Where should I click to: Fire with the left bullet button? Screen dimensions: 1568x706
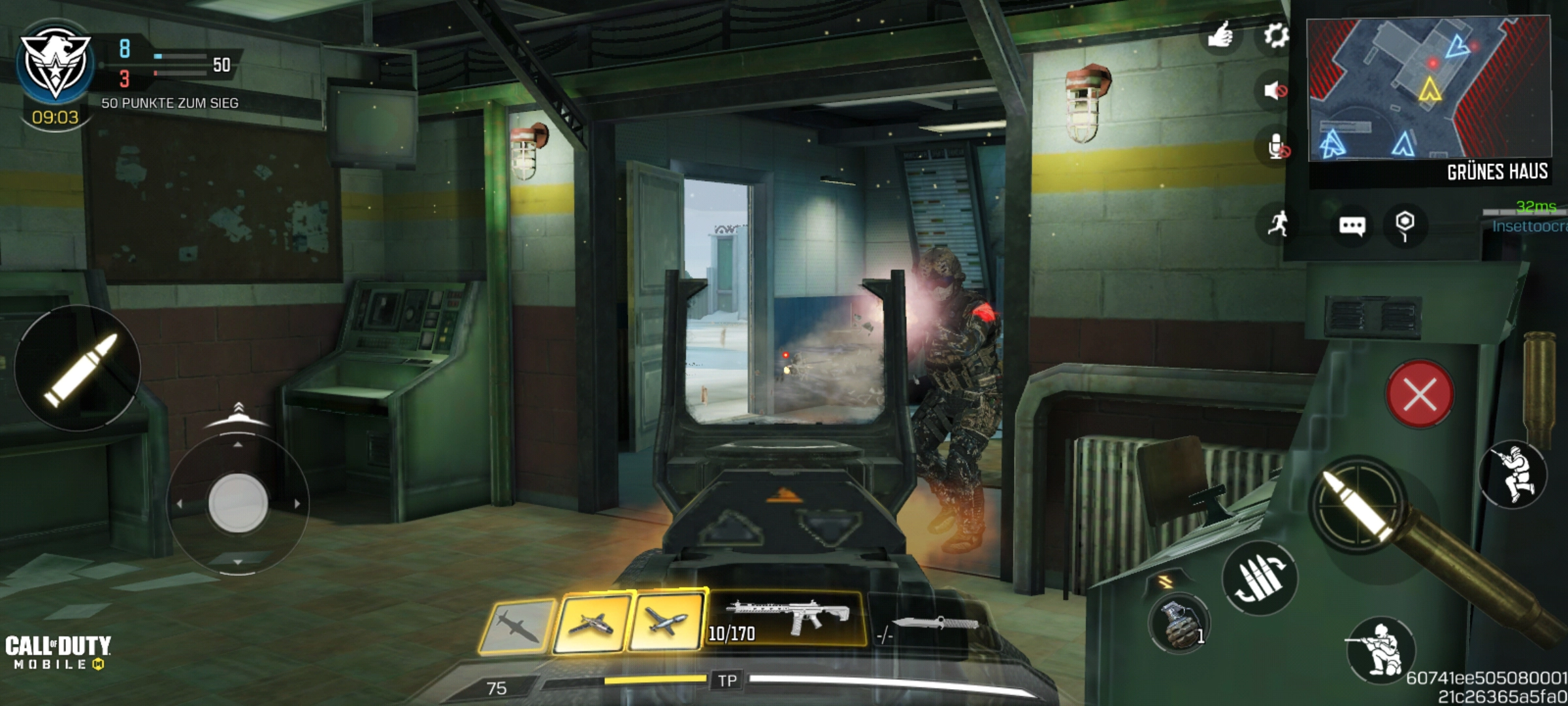[78, 367]
